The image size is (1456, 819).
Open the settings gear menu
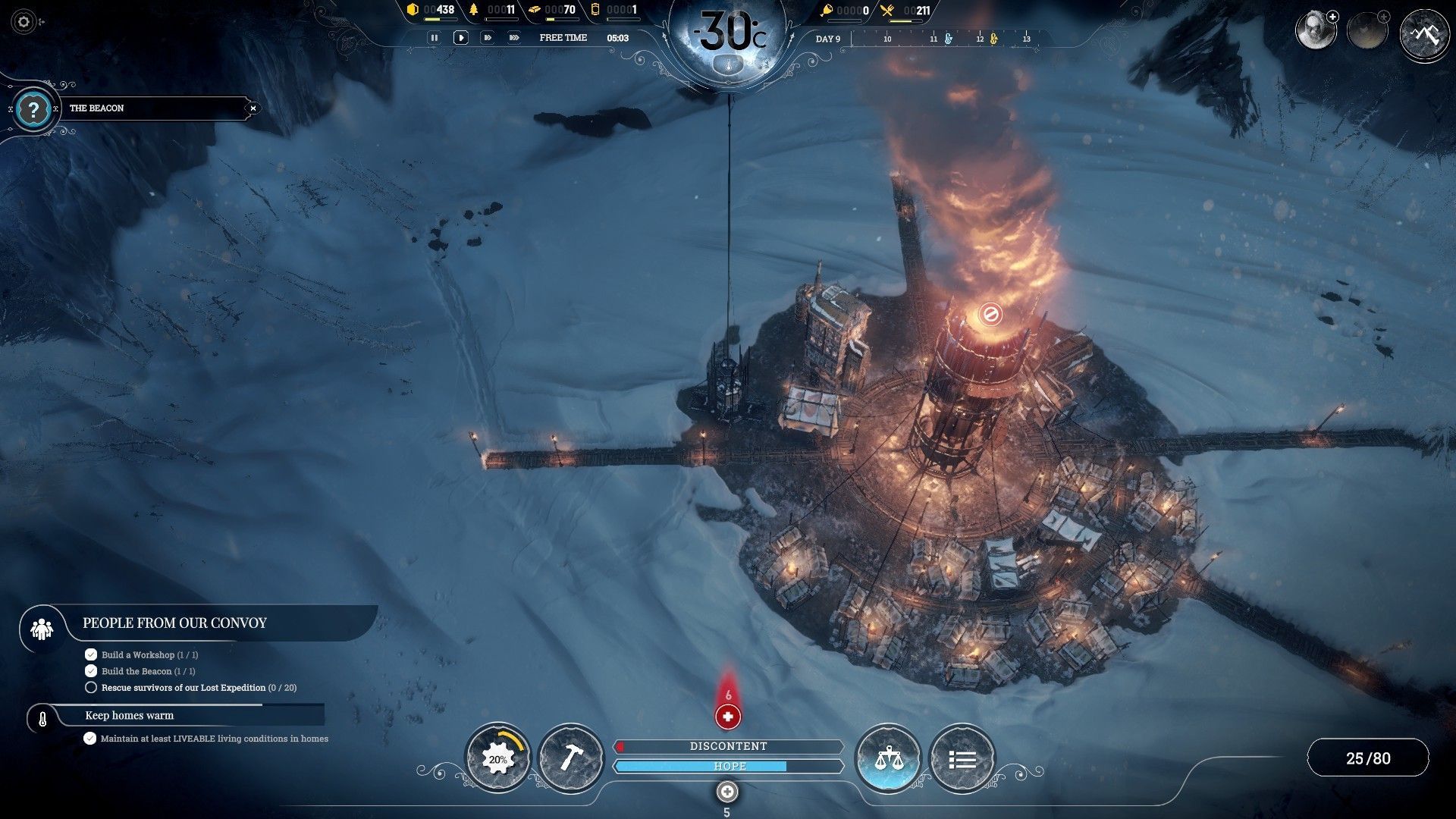pyautogui.click(x=24, y=22)
